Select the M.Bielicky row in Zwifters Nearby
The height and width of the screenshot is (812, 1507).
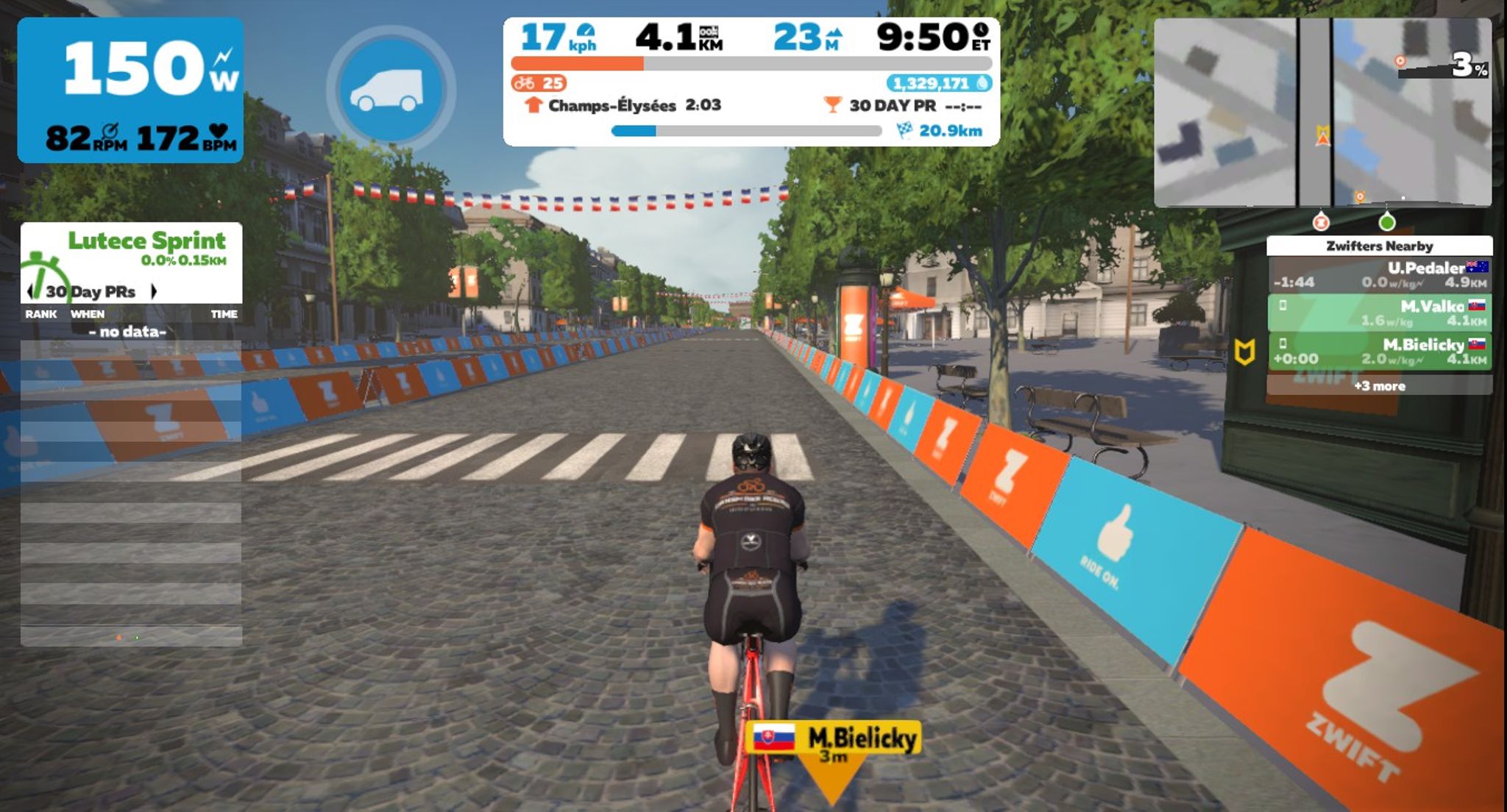(1379, 351)
